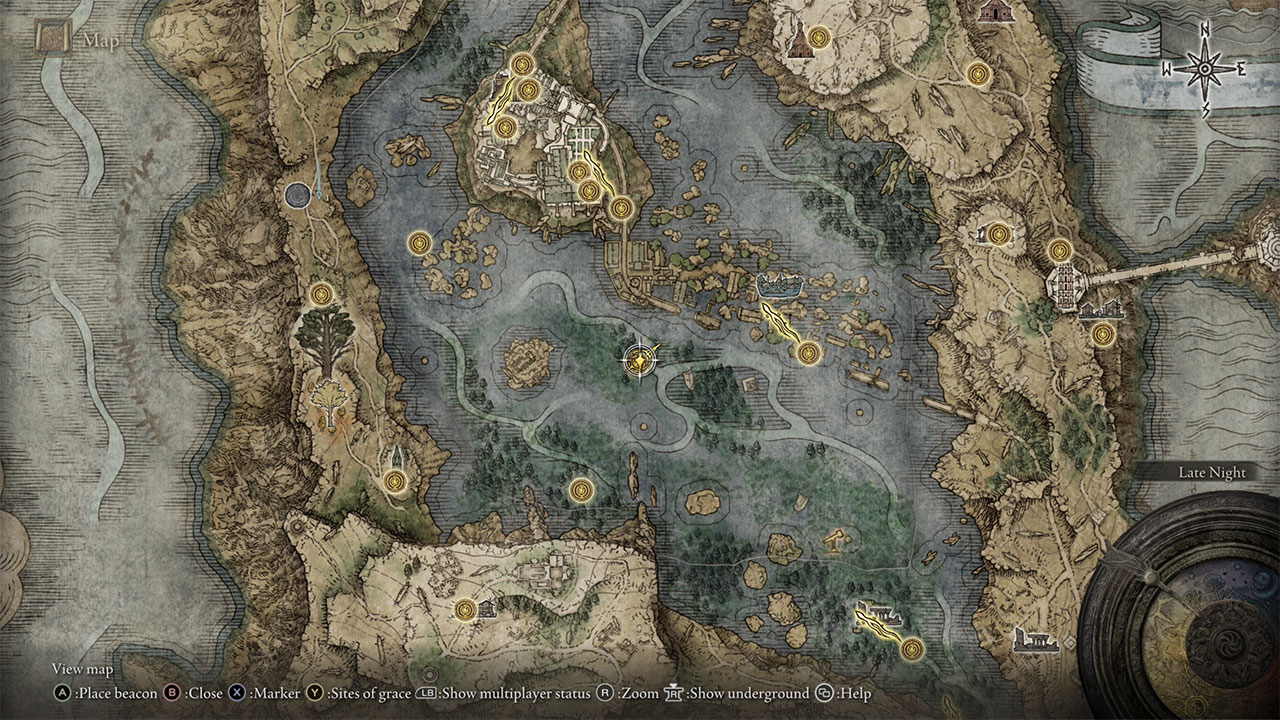Choose the site of grace beneath the village houses icon
This screenshot has width=1280, height=720.
[1102, 335]
